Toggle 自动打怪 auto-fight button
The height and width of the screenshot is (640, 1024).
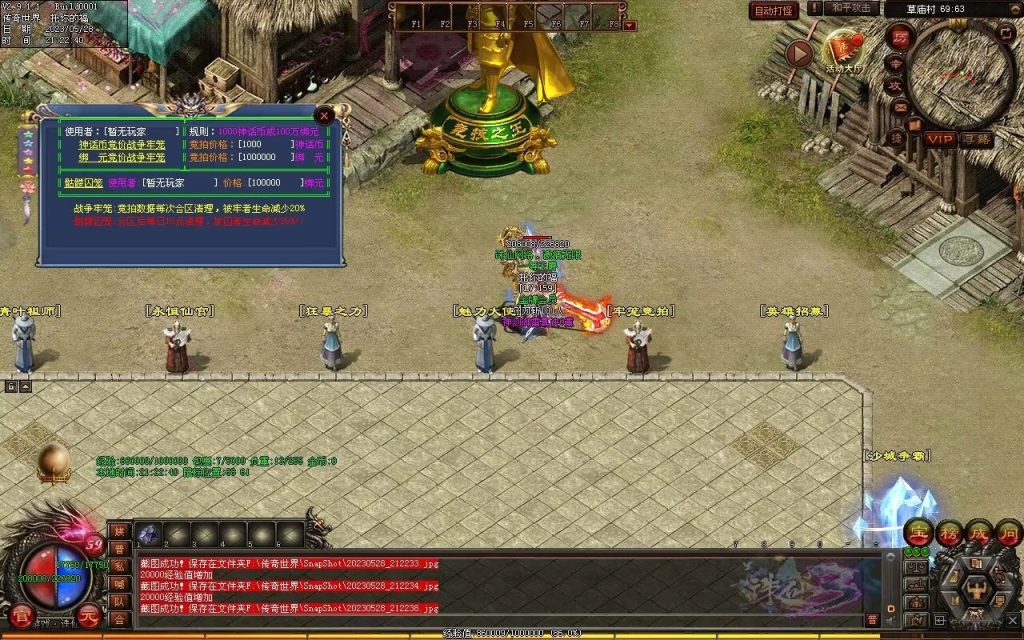coord(773,10)
